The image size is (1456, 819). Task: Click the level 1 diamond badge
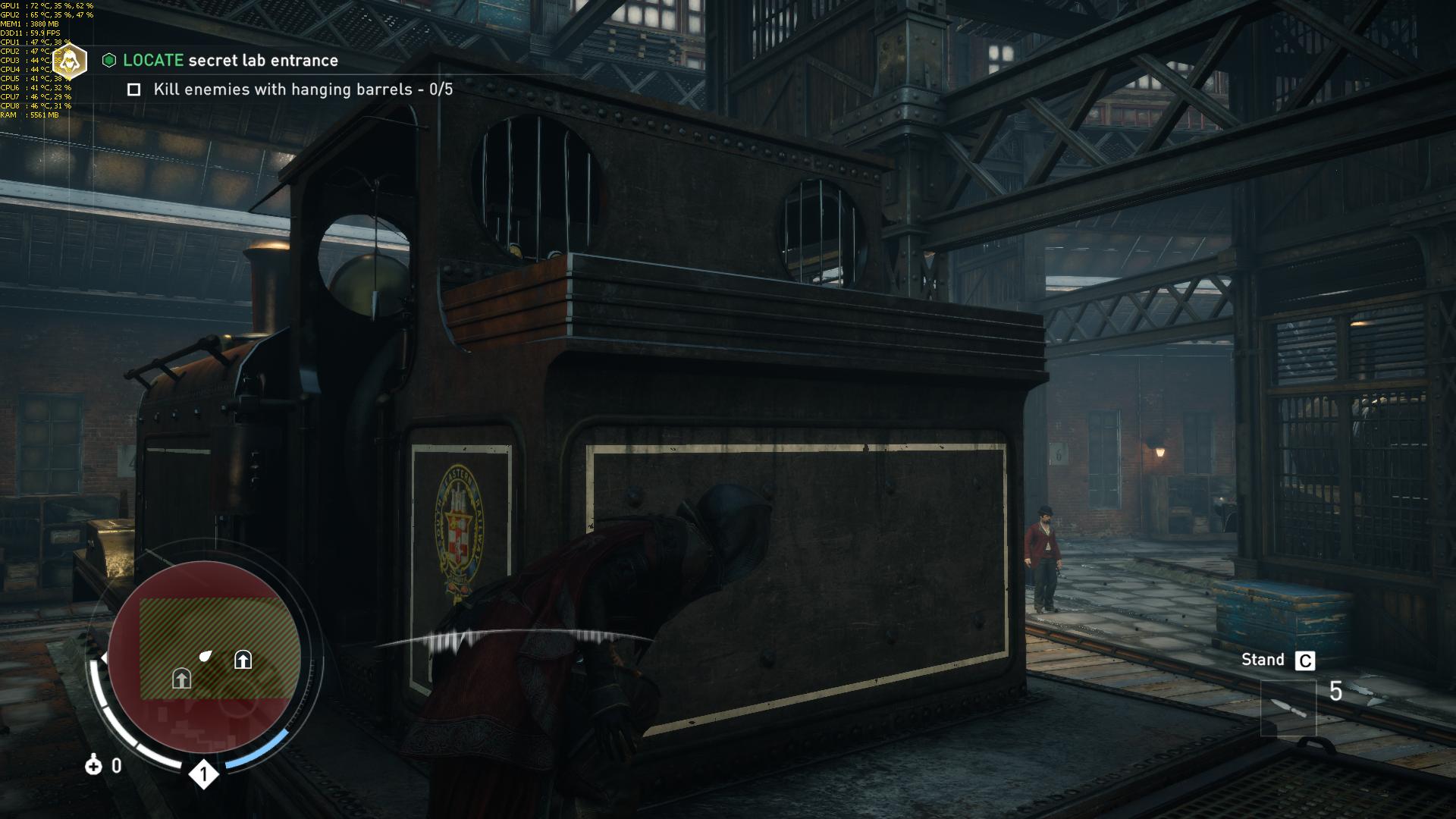click(203, 774)
